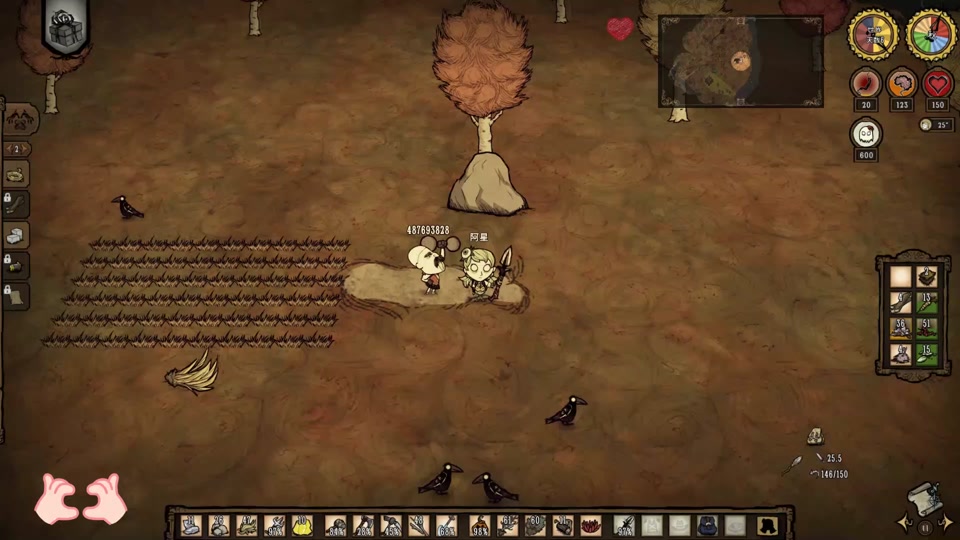Open the gift box icon

[66, 25]
